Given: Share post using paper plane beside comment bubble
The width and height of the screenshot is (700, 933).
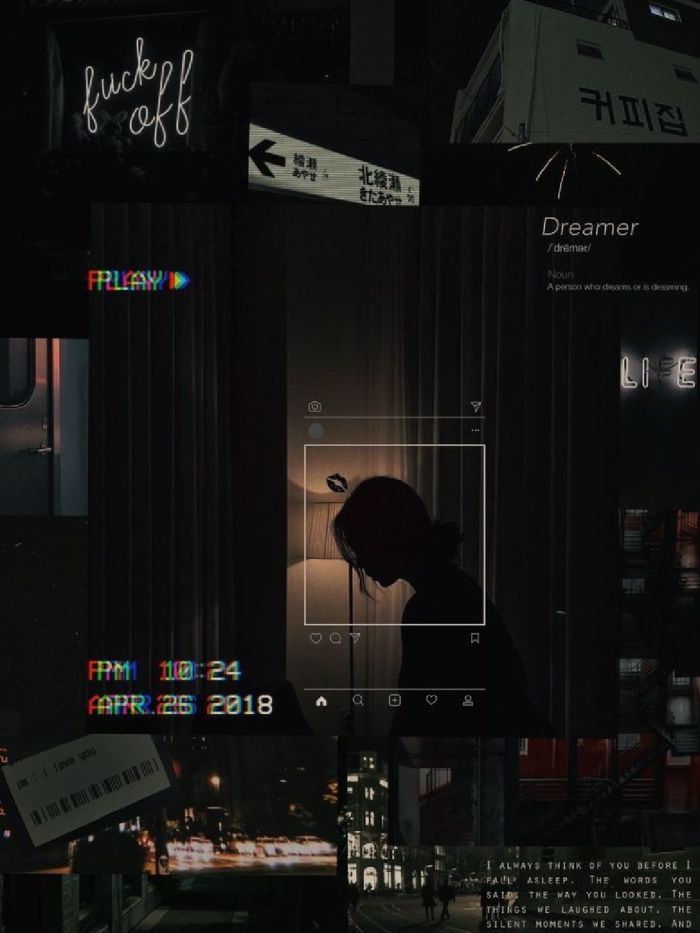Looking at the screenshot, I should (354, 638).
